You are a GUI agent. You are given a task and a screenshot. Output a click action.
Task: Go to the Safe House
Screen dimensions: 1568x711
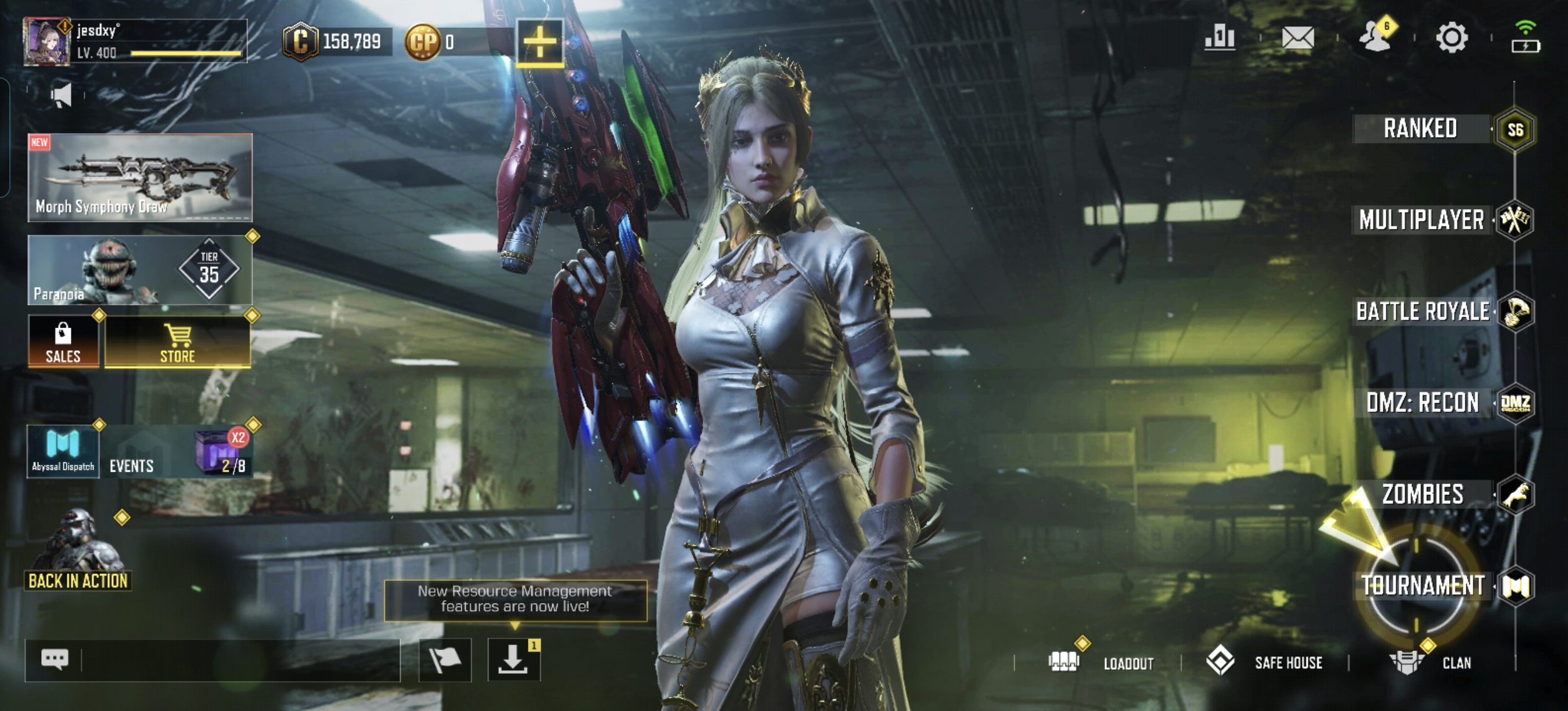[x=1265, y=662]
